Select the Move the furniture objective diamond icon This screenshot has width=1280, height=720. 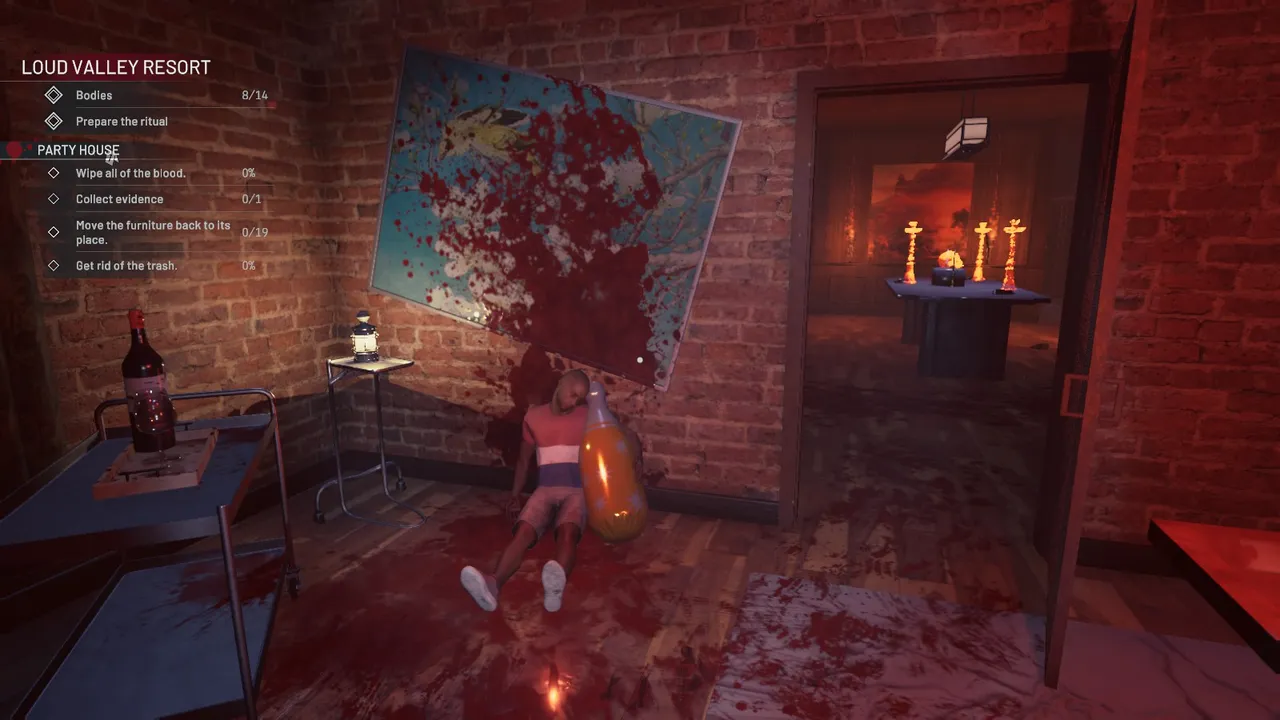coord(54,231)
